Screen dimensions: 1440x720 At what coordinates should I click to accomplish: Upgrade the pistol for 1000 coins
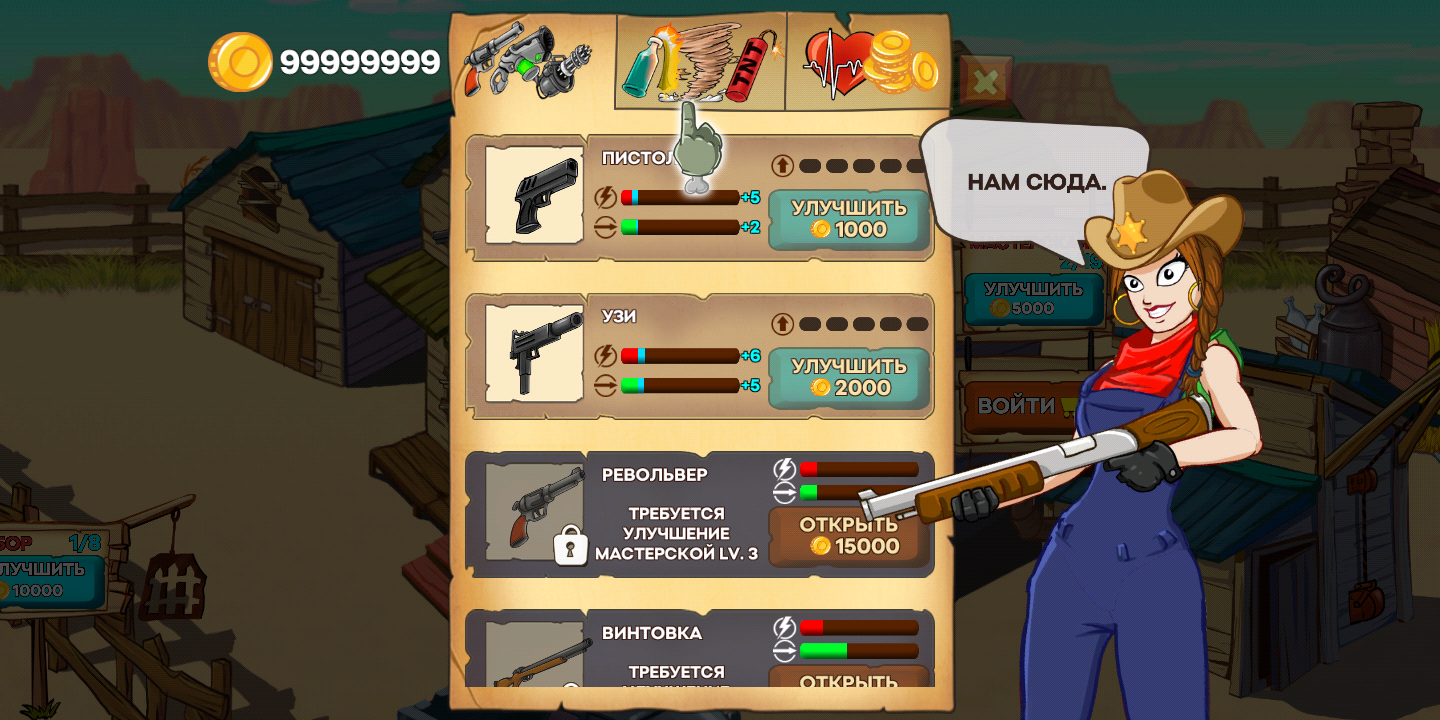click(x=848, y=219)
